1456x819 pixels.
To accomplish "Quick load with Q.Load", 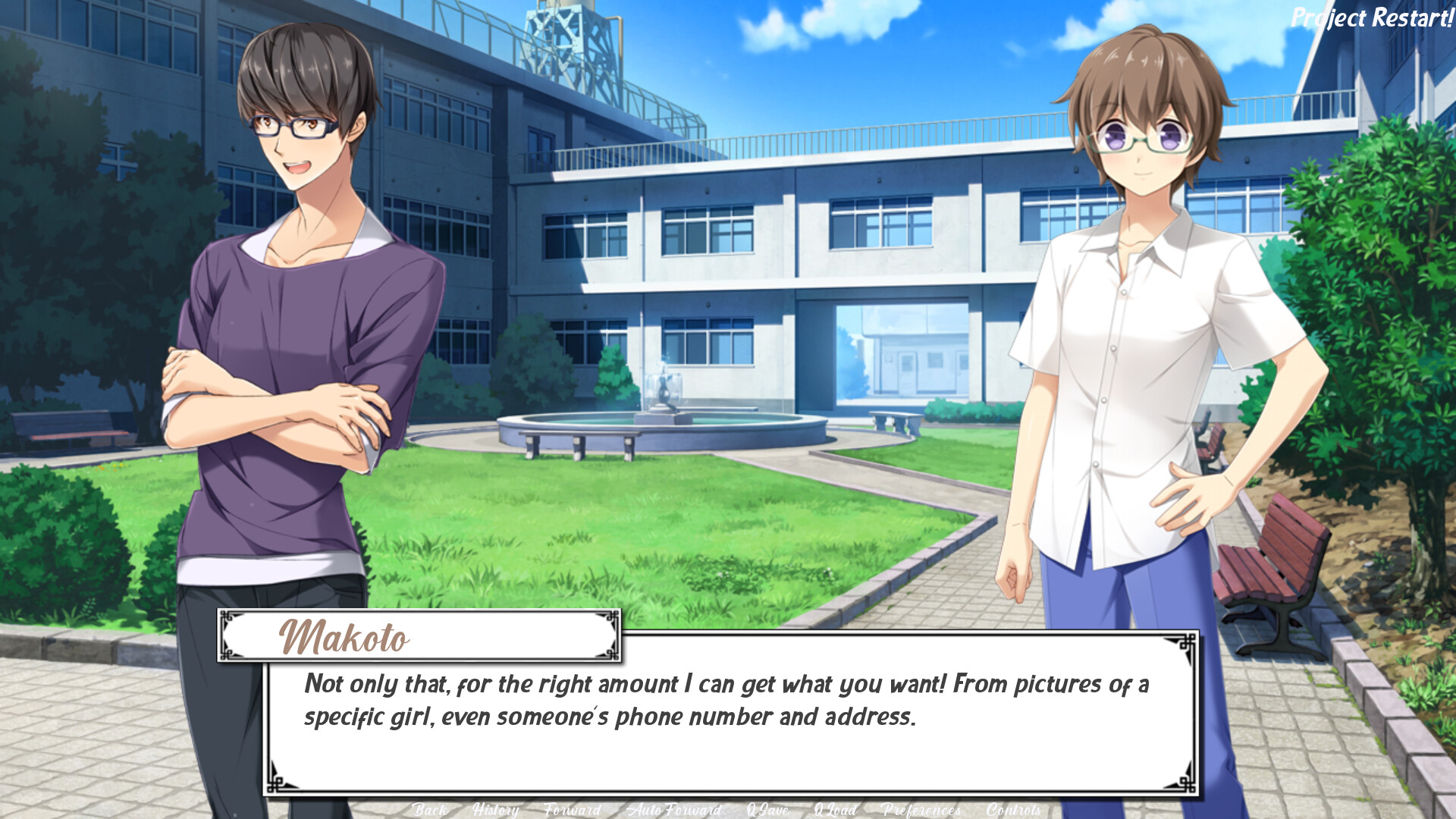I will click(x=835, y=810).
